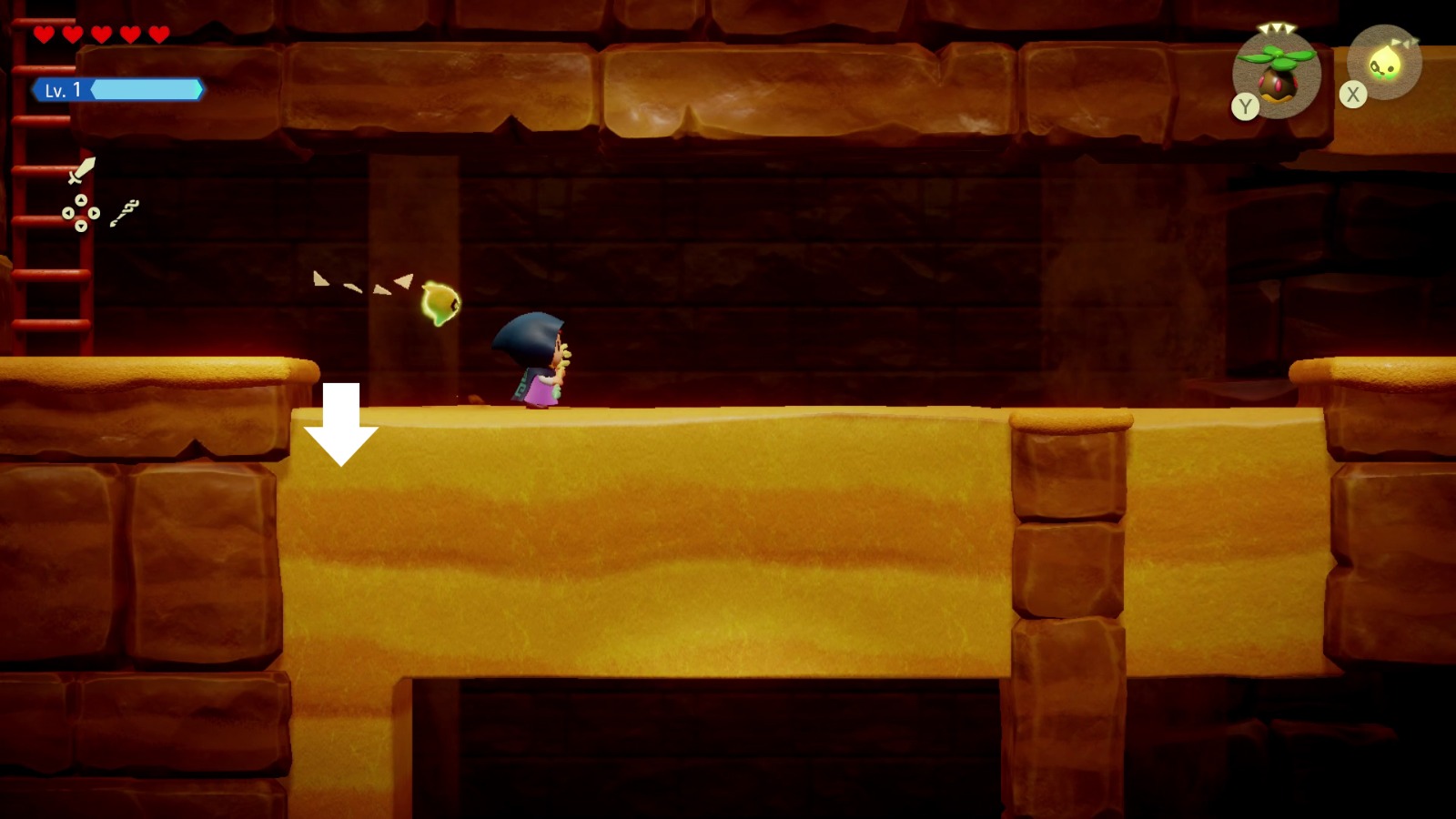The image size is (1456, 819).
Task: Click the d-pad directional icon below the sword
Action: point(81,213)
